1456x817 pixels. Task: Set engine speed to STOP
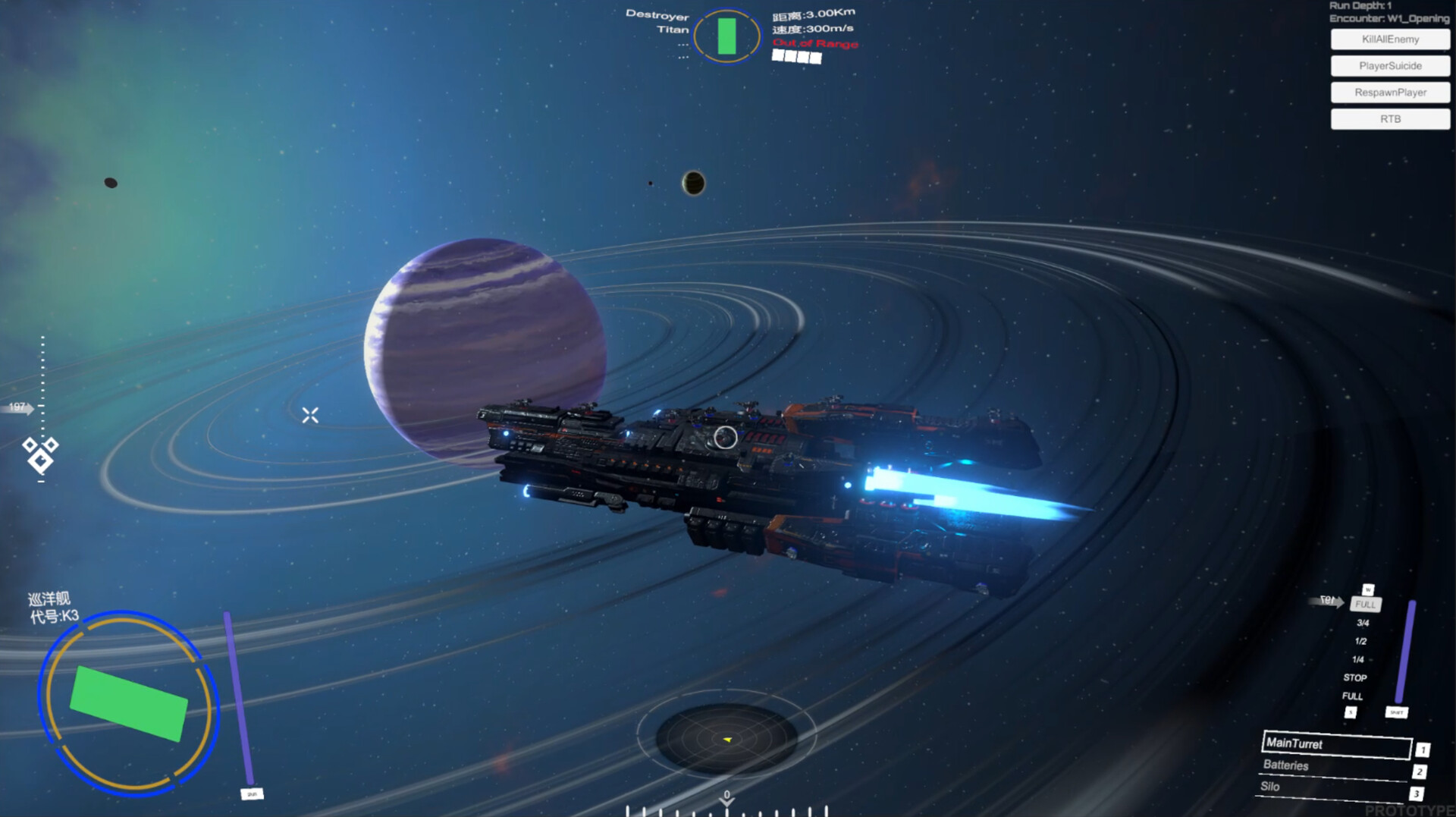click(x=1354, y=677)
